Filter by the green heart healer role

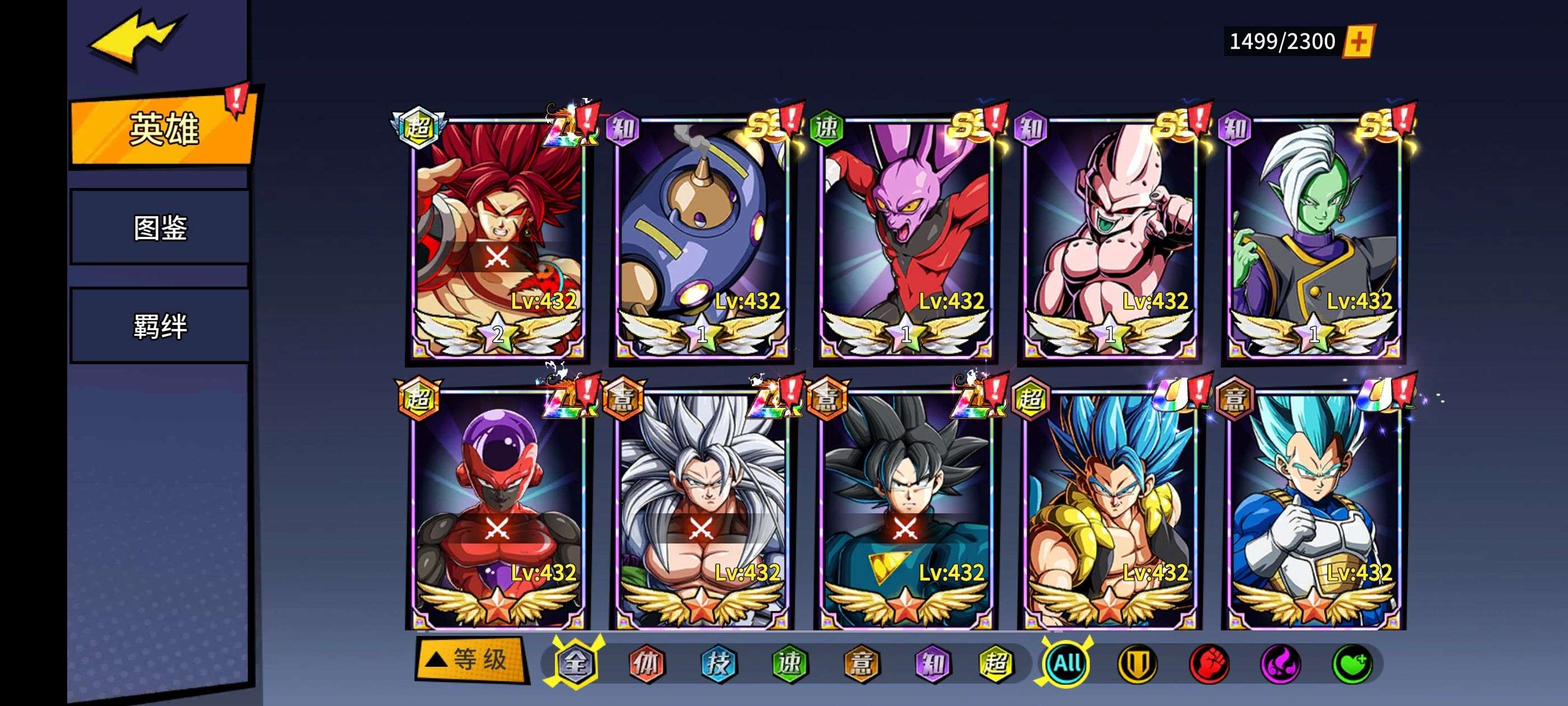pos(1352,663)
